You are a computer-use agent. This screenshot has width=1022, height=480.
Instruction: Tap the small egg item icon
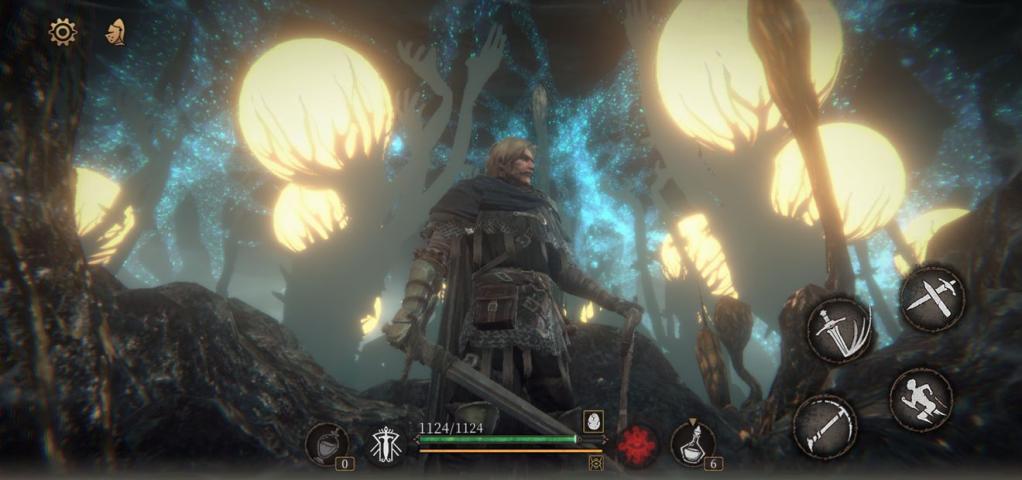592,422
